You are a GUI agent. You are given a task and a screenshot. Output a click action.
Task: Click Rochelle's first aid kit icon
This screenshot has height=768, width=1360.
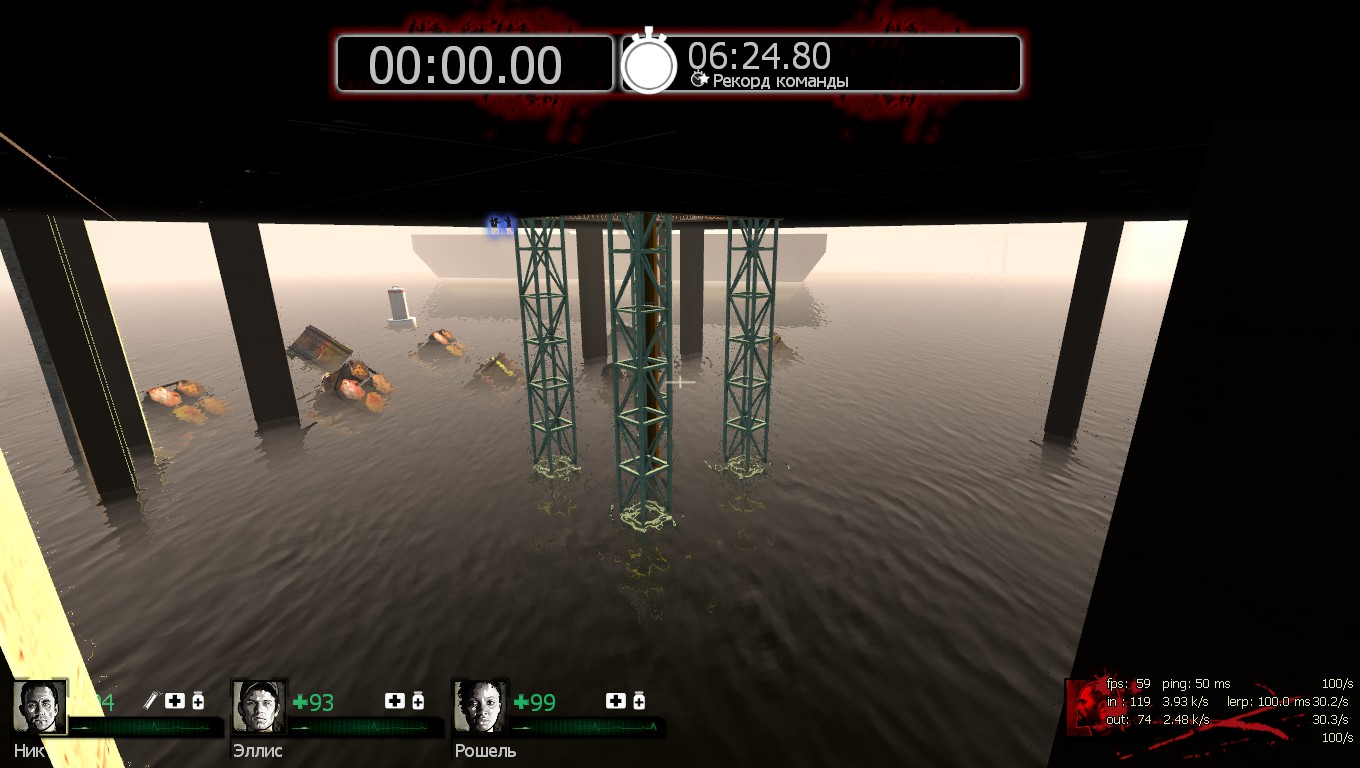pyautogui.click(x=615, y=701)
